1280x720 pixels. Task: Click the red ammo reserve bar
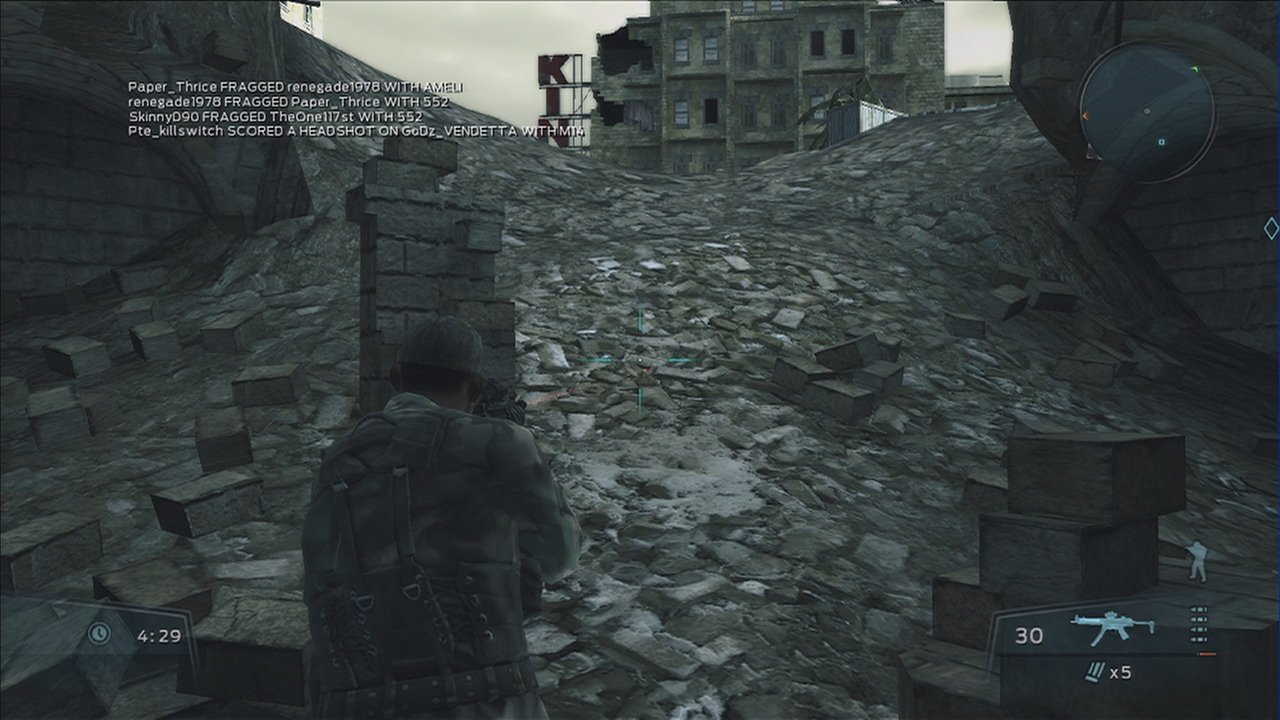[1206, 653]
